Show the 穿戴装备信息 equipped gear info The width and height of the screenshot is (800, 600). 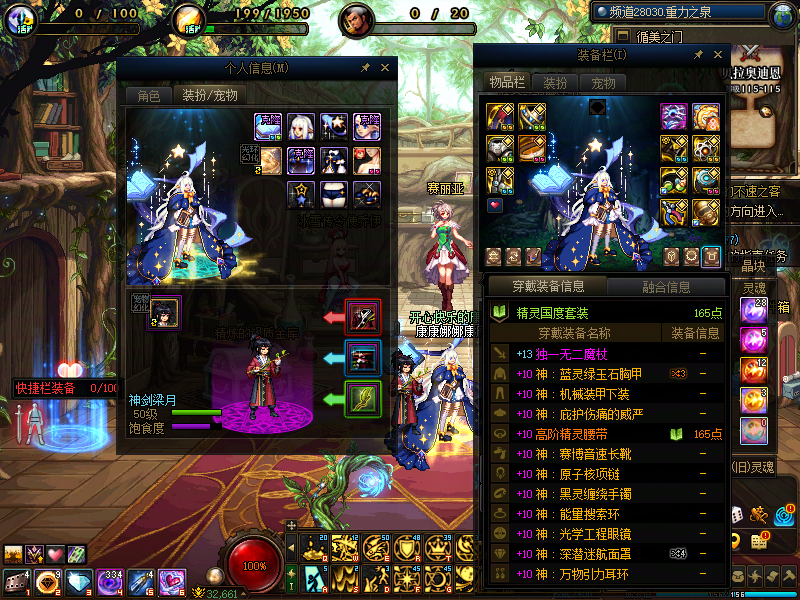[547, 287]
